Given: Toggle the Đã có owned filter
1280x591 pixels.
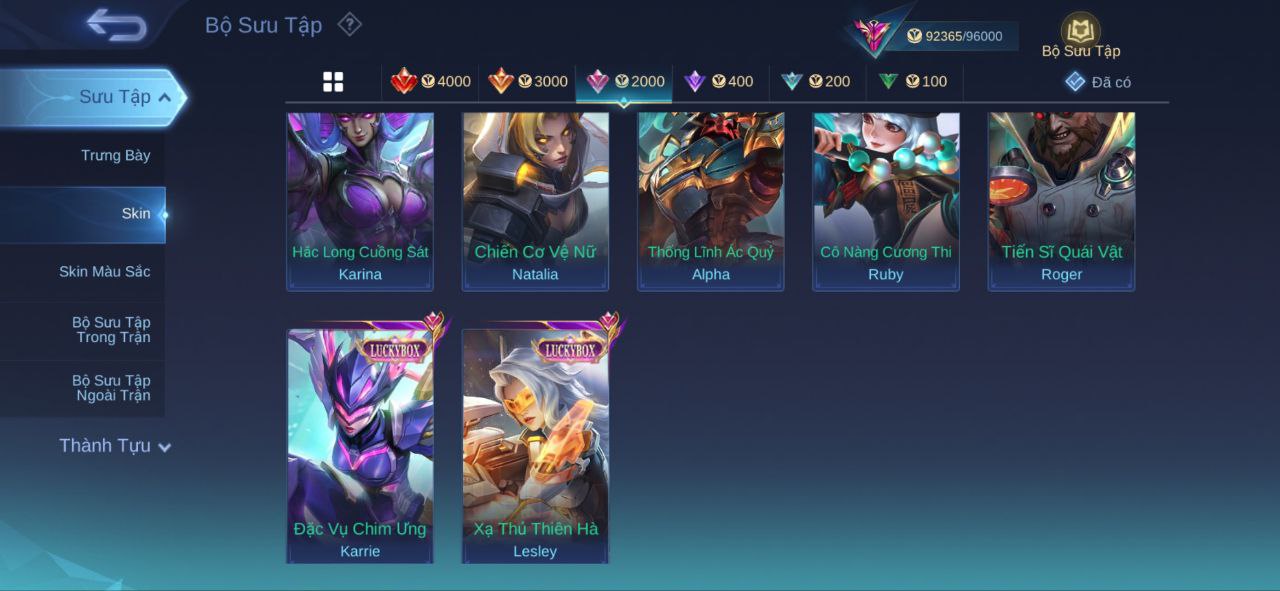Looking at the screenshot, I should [1098, 82].
